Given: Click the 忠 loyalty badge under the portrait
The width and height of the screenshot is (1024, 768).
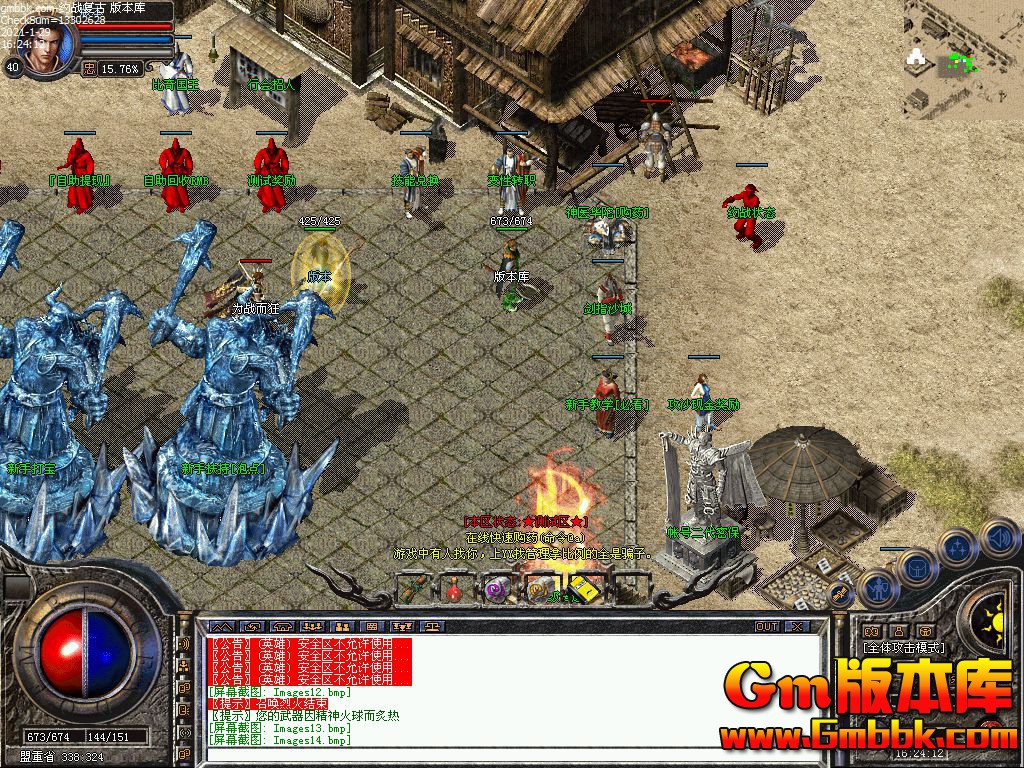Looking at the screenshot, I should tap(89, 69).
